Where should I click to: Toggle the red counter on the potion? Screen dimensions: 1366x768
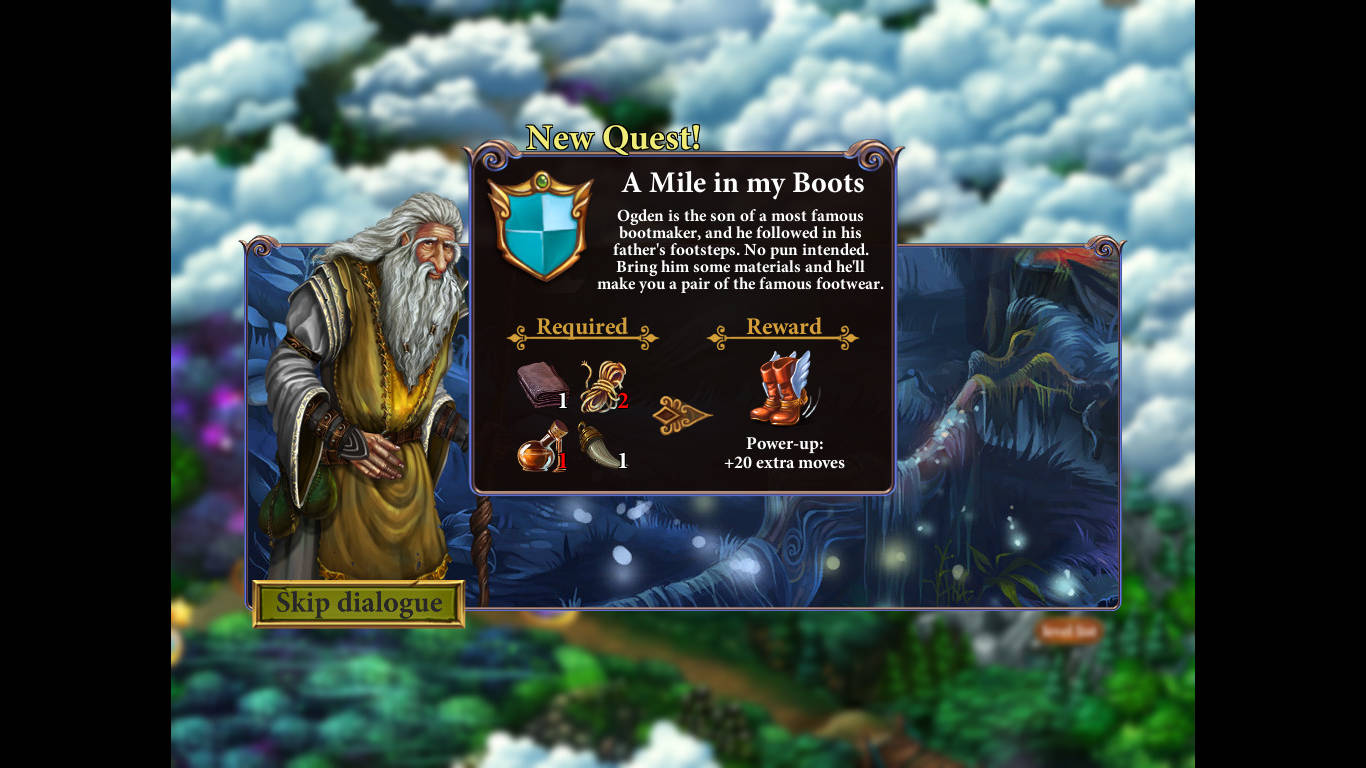click(x=562, y=462)
